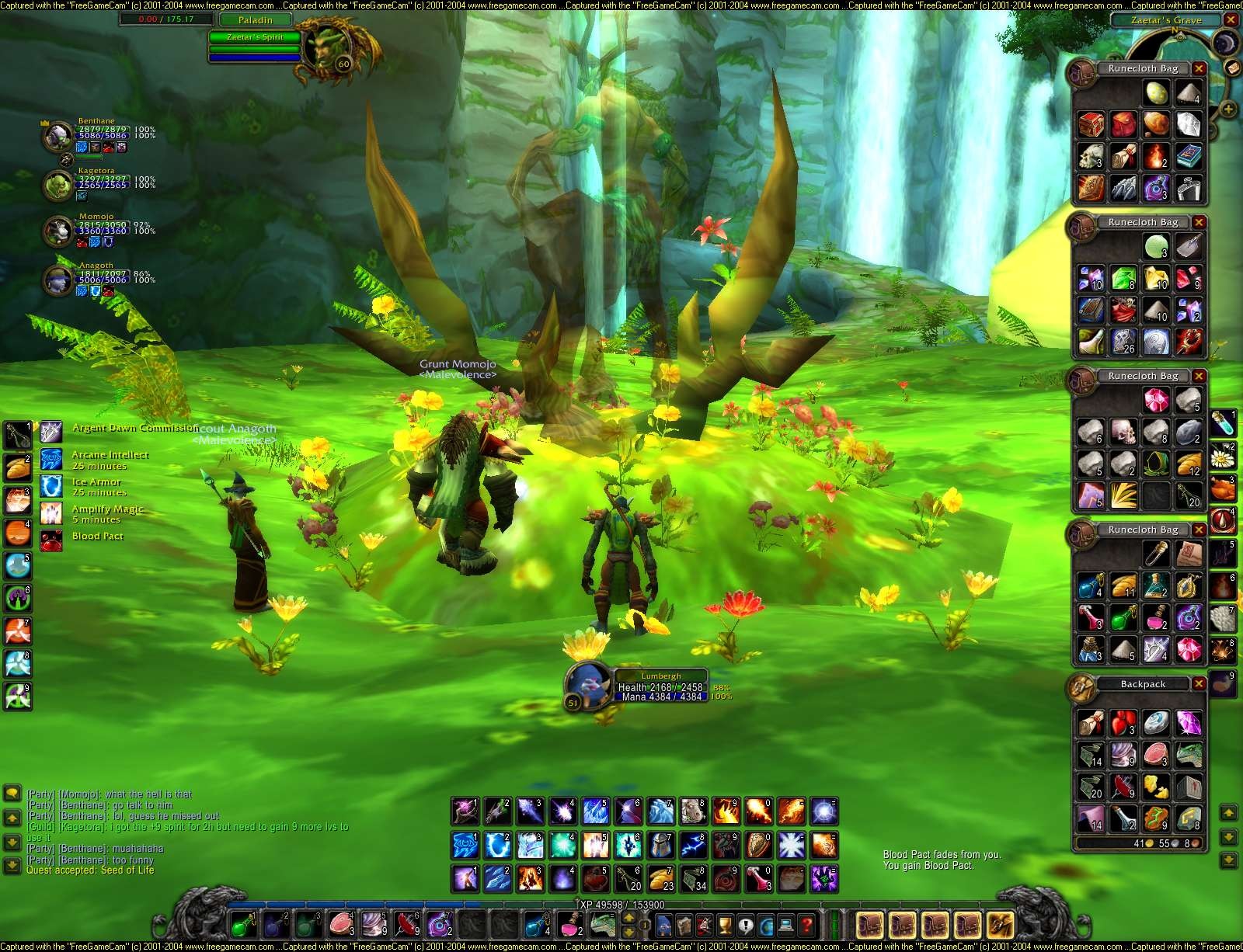Pick the red treasure chest bag item

click(1091, 124)
